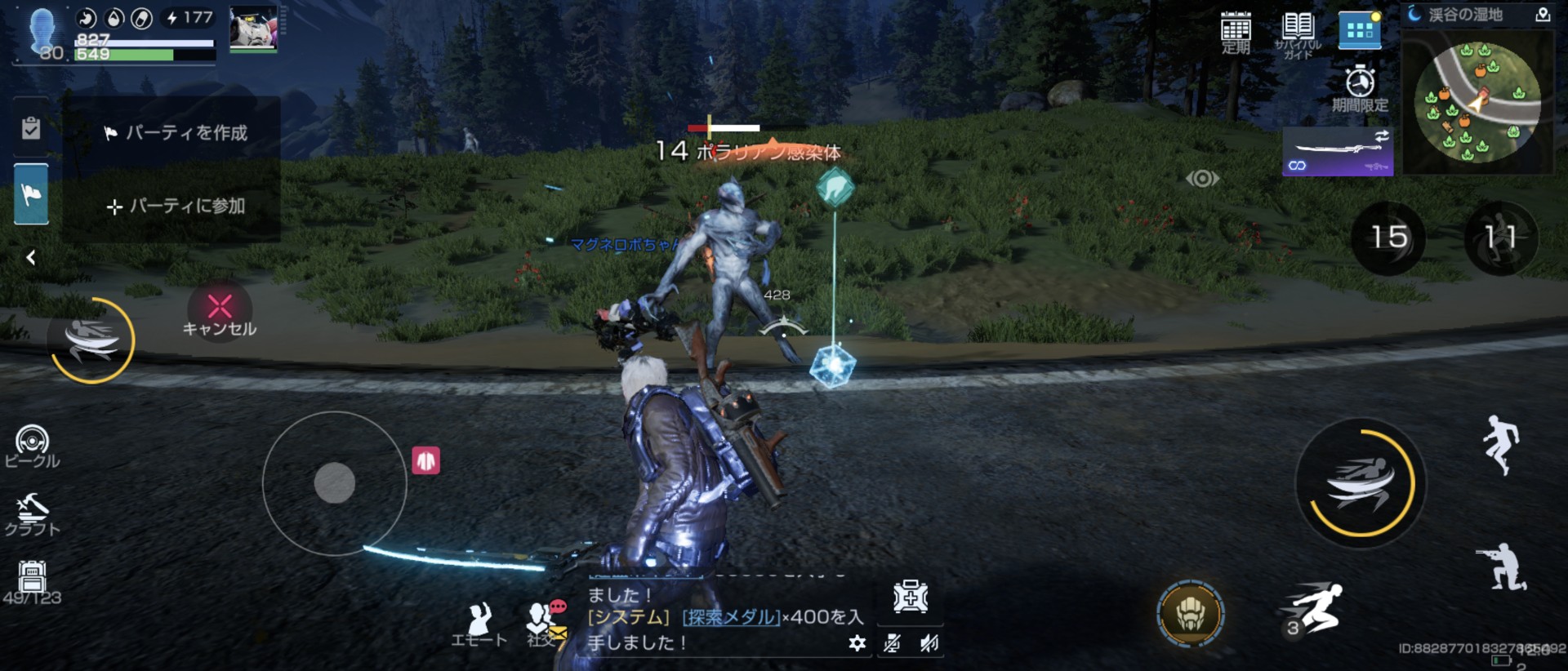Open the ビークル vehicle menu
The height and width of the screenshot is (671, 1568).
click(32, 447)
